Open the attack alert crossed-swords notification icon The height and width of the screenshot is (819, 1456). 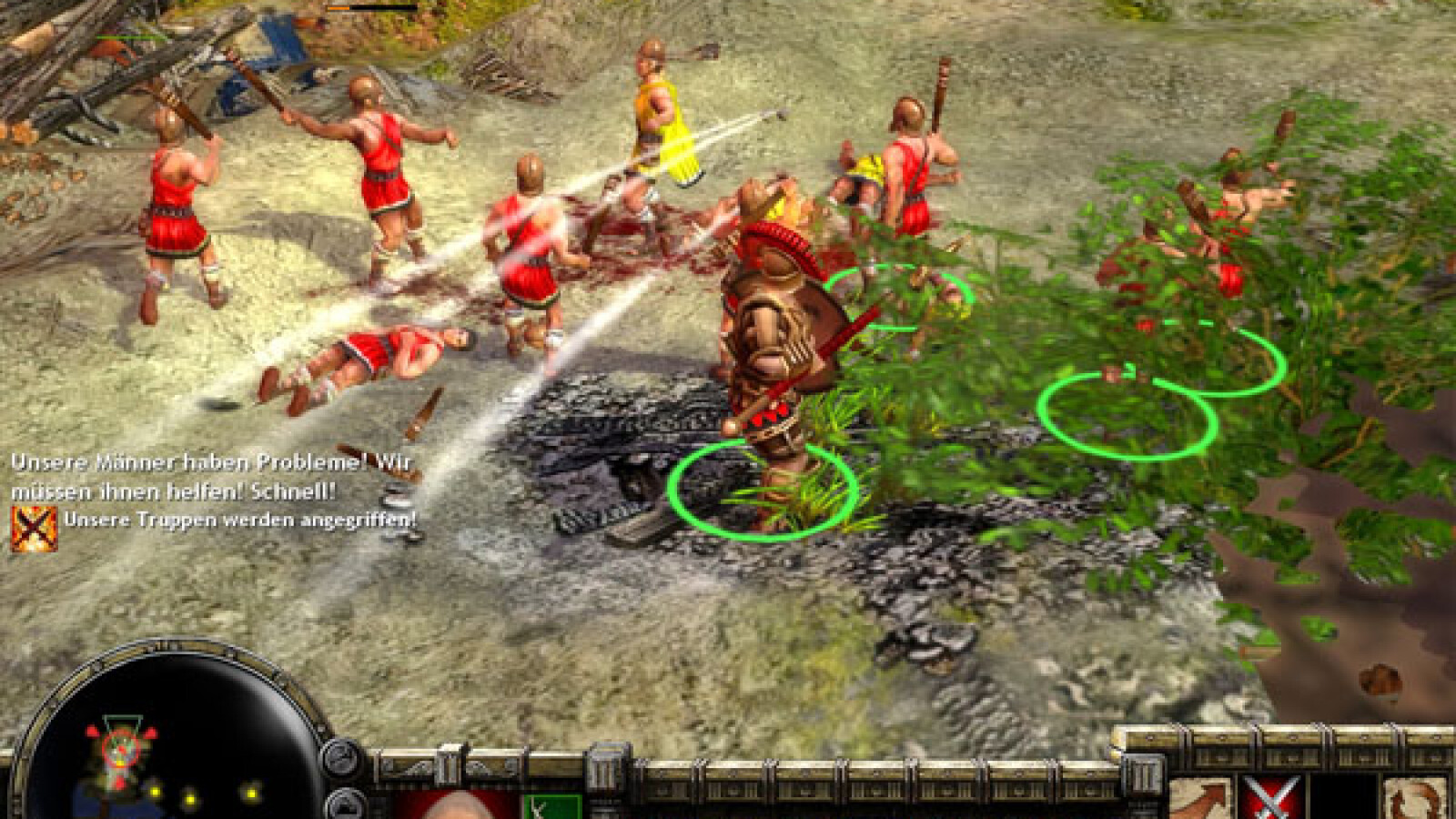click(x=35, y=529)
